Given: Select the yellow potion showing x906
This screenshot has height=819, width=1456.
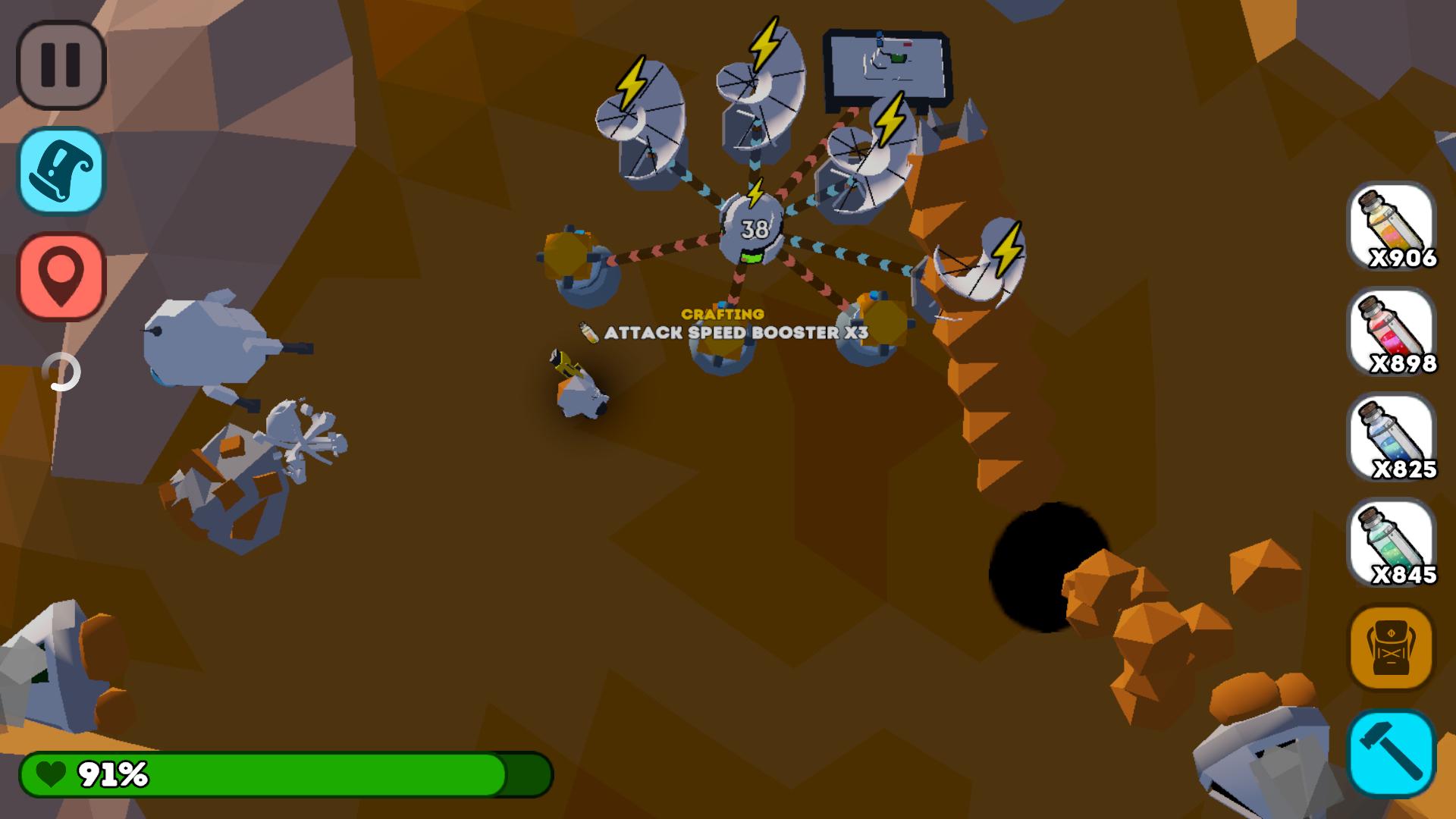Looking at the screenshot, I should 1392,227.
